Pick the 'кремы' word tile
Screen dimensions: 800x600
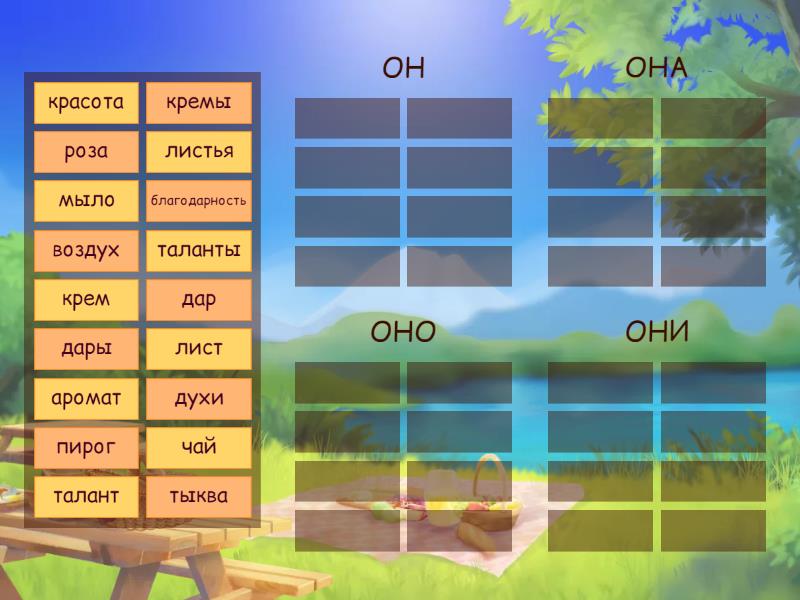point(199,103)
